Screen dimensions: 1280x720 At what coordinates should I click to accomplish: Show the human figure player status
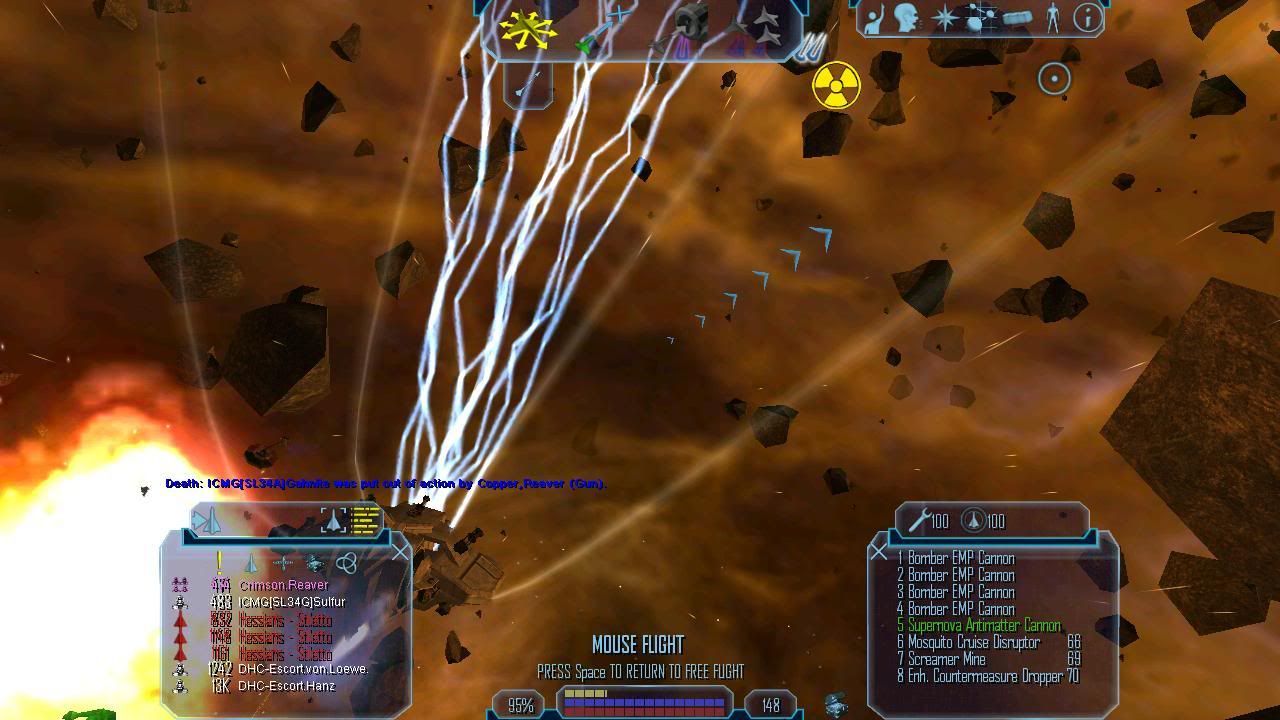point(1052,18)
